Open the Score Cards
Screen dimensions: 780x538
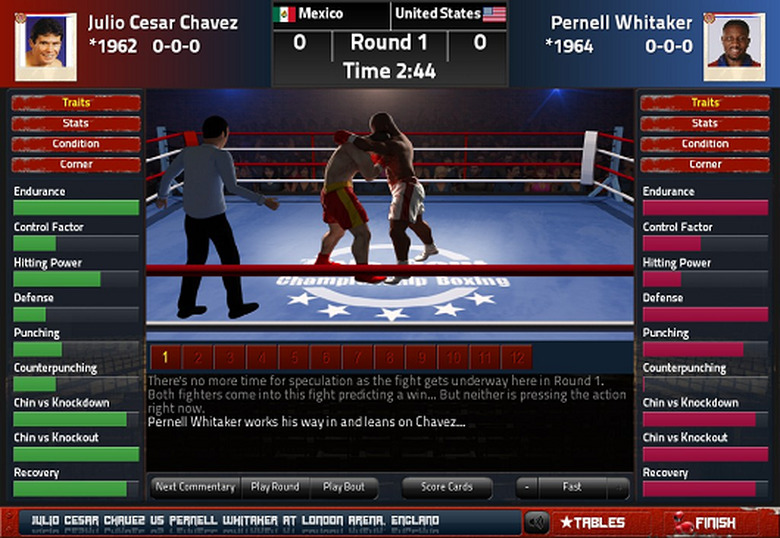coord(446,487)
